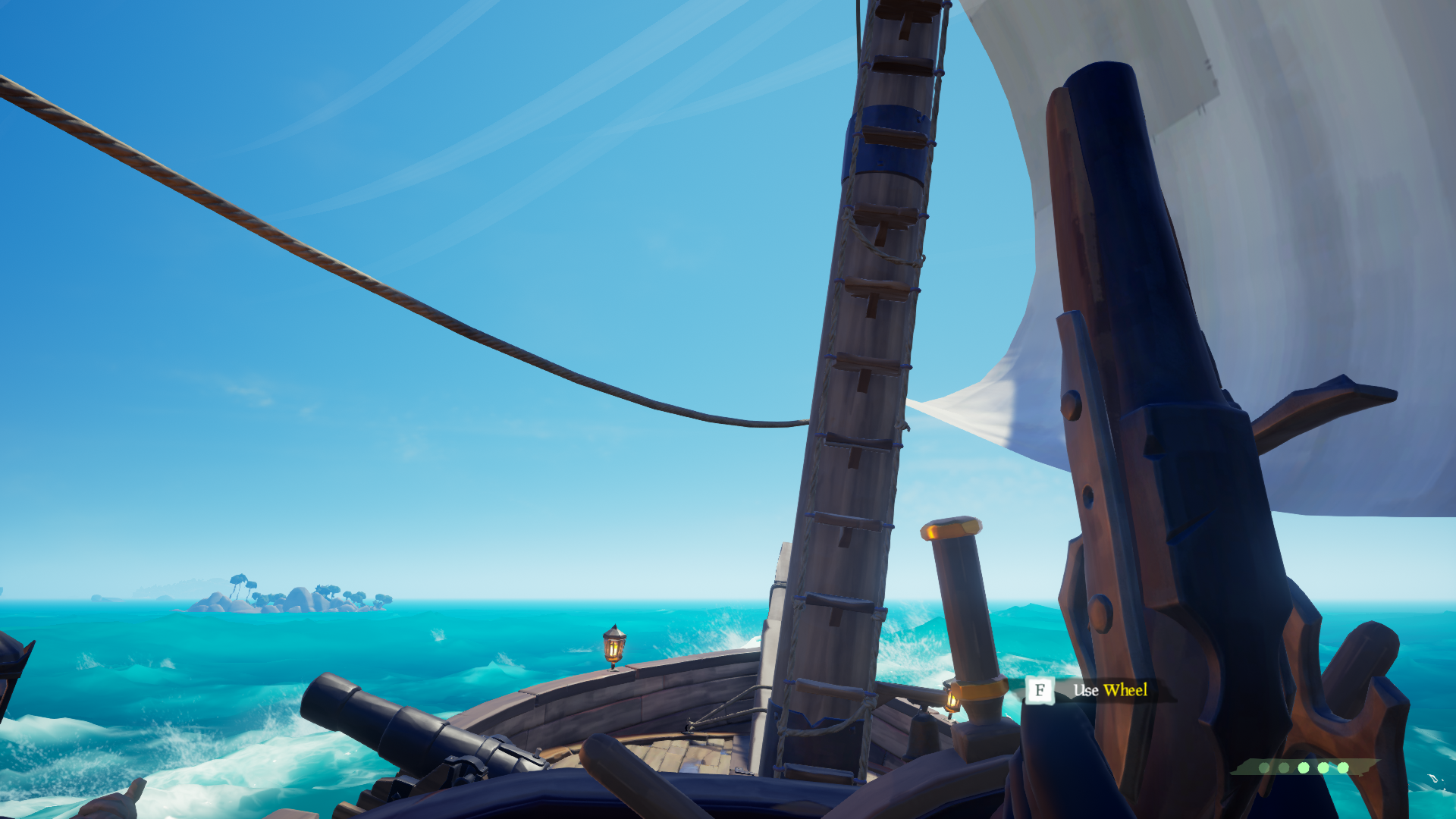Viewport: 1456px width, 819px height.
Task: Click the ship silhouette on the water meter
Action: (1242, 768)
